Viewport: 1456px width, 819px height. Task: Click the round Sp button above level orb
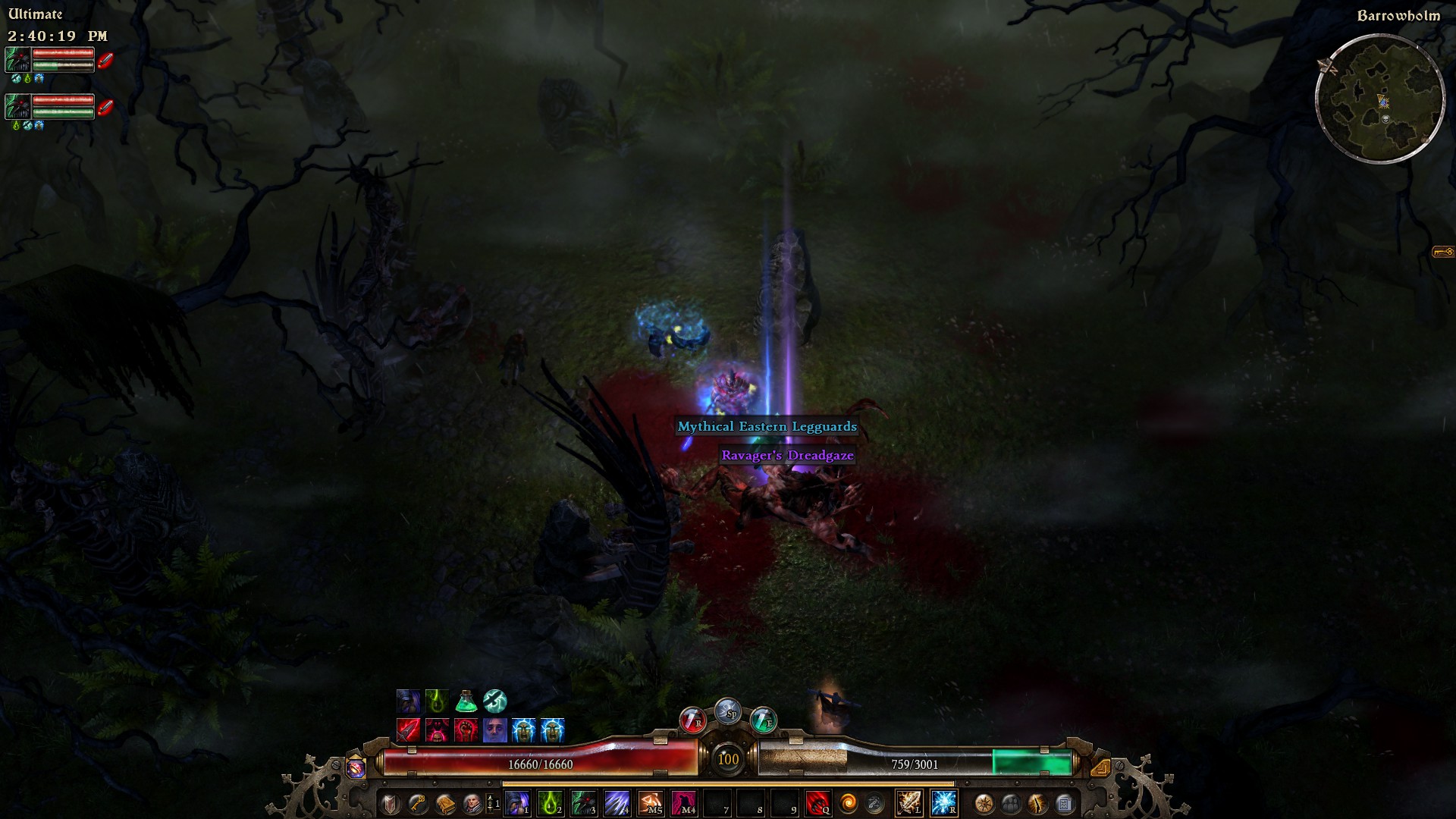click(728, 711)
